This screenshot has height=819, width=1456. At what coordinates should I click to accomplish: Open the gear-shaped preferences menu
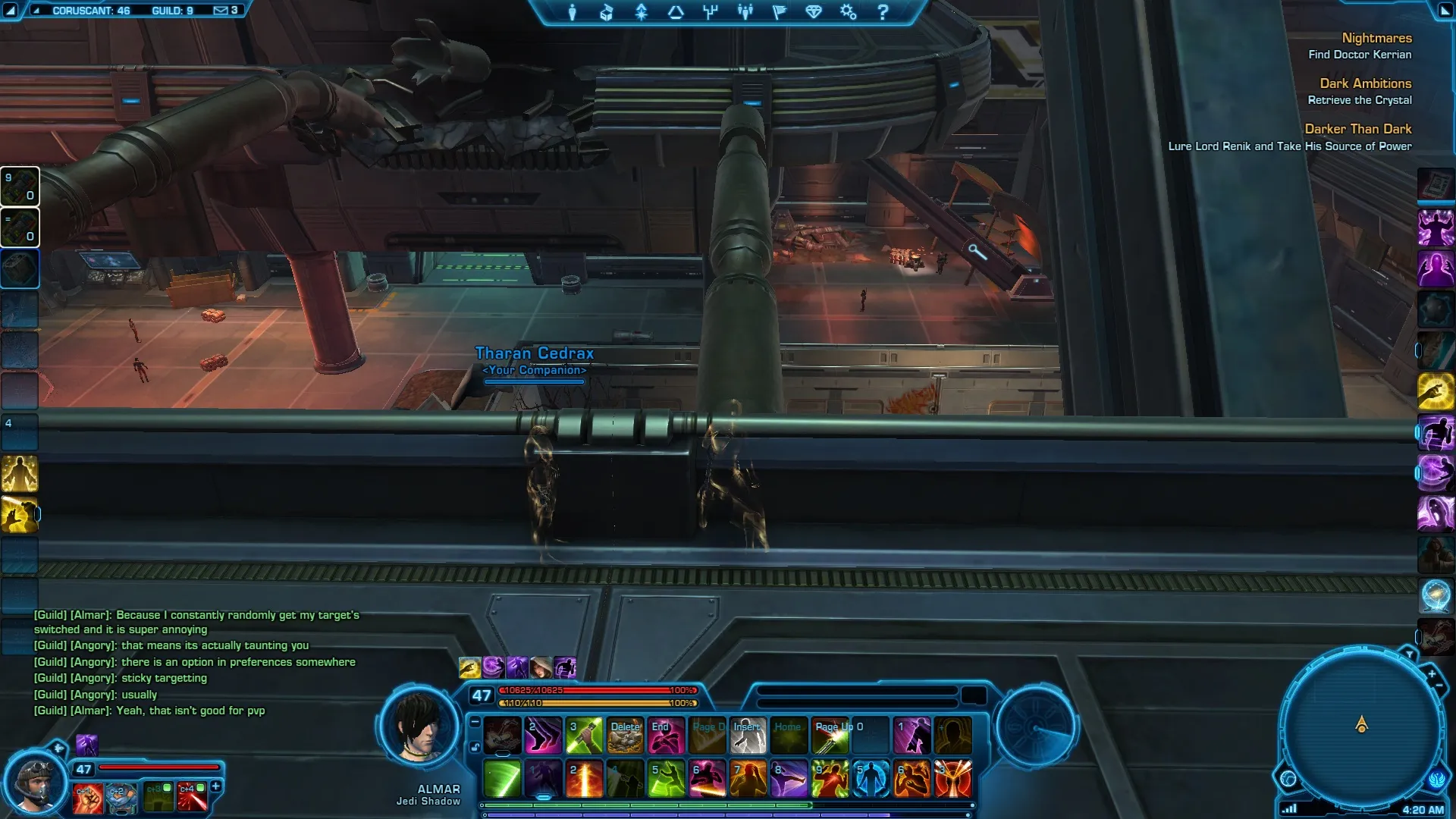848,12
